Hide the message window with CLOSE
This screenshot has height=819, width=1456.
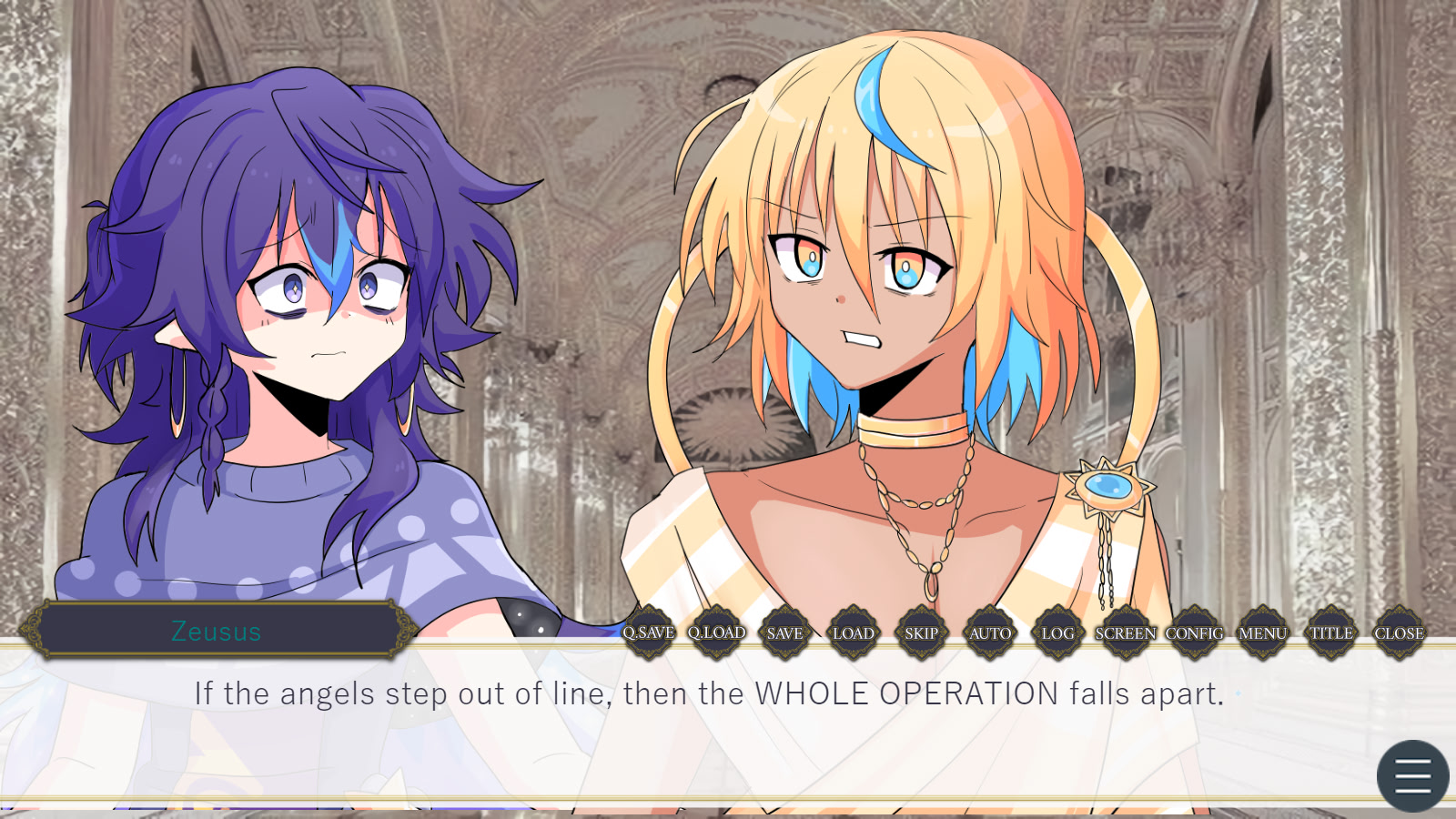tap(1400, 632)
